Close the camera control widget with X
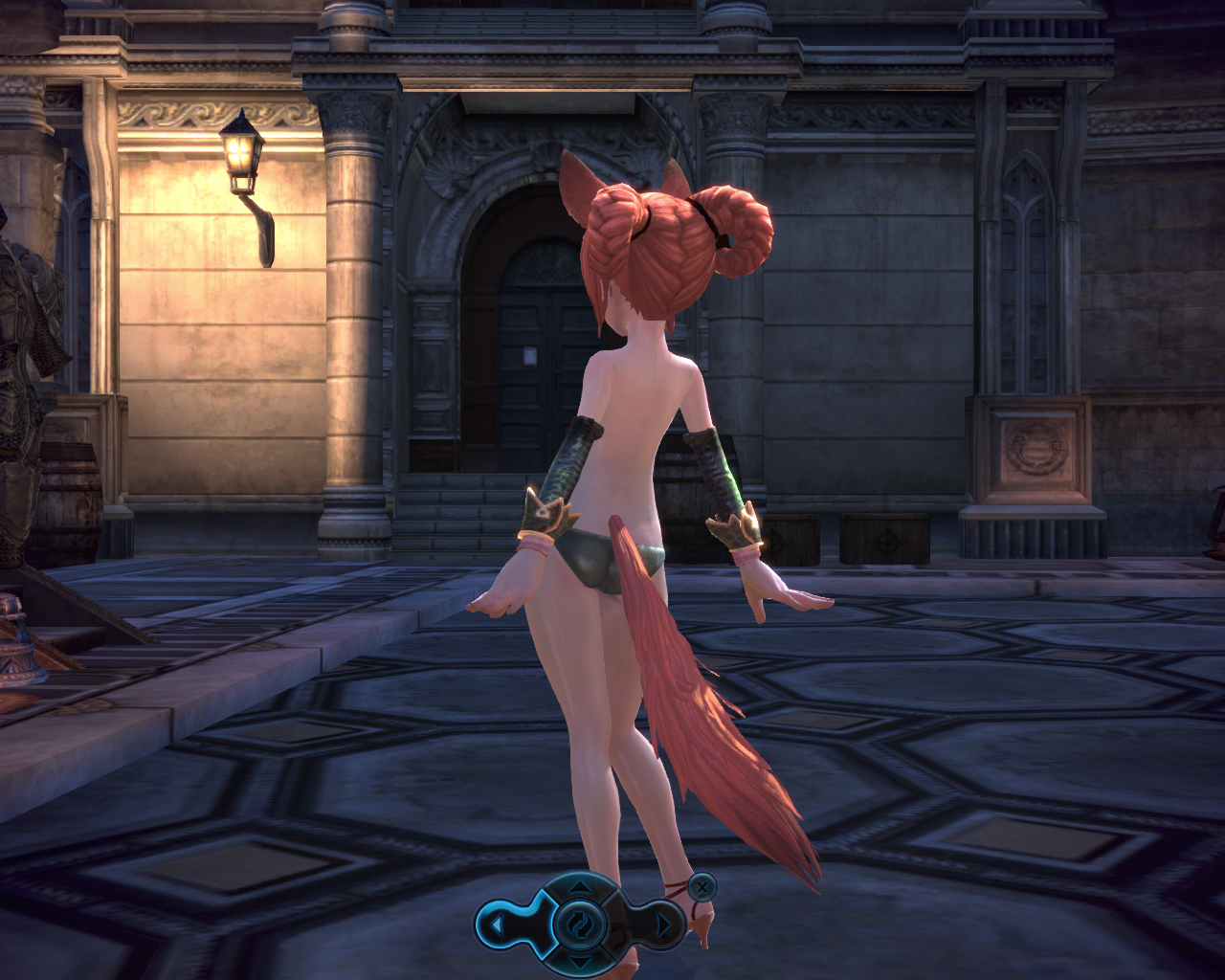Image resolution: width=1225 pixels, height=980 pixels. click(x=702, y=886)
